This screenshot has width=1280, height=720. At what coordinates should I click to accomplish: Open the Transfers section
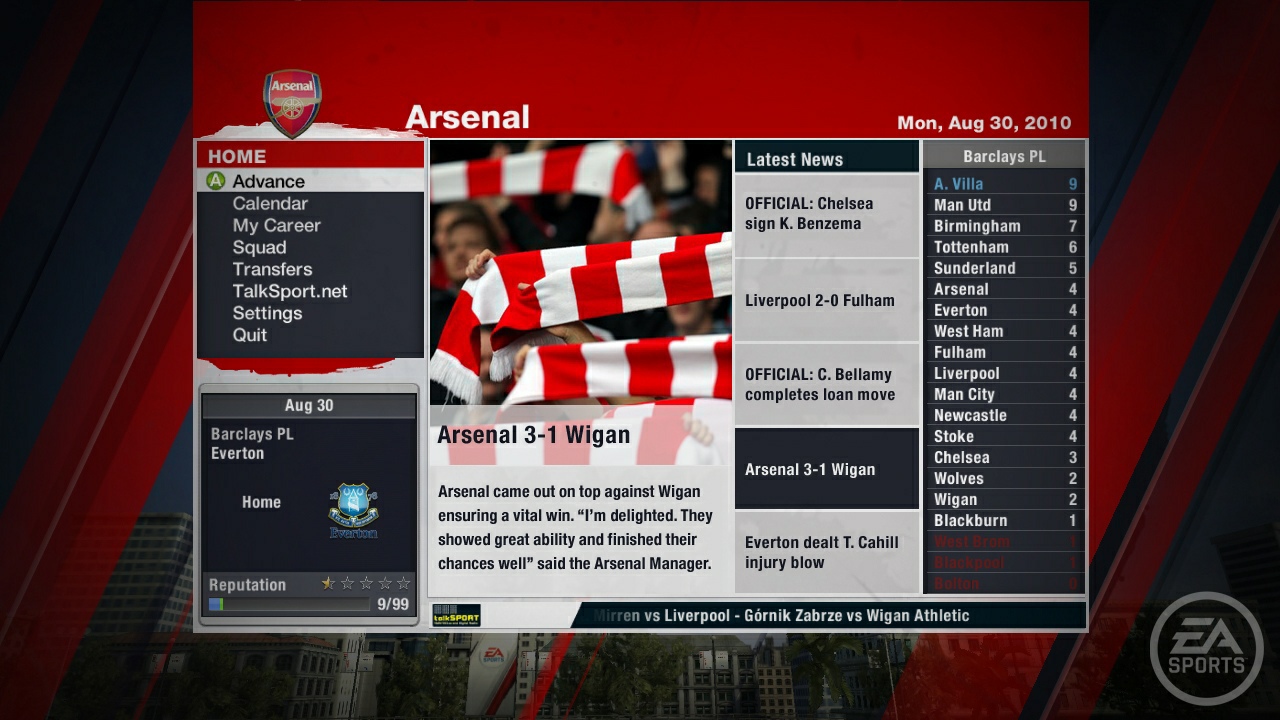(273, 269)
